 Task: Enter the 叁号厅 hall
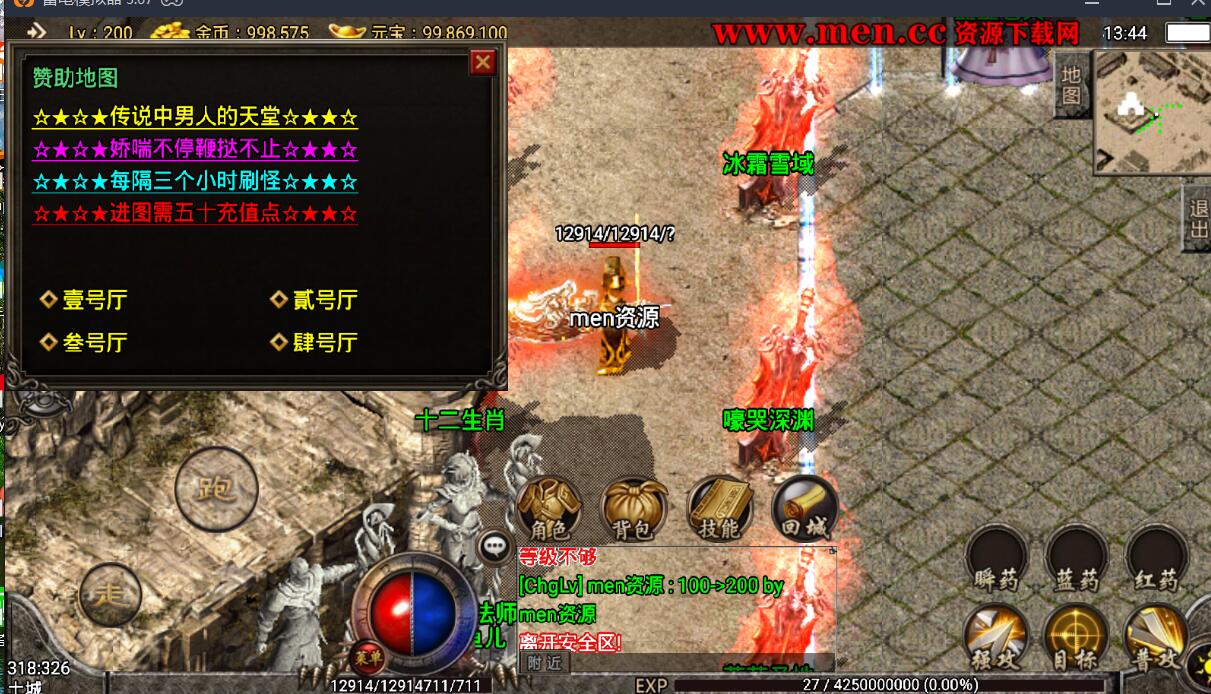[x=94, y=342]
